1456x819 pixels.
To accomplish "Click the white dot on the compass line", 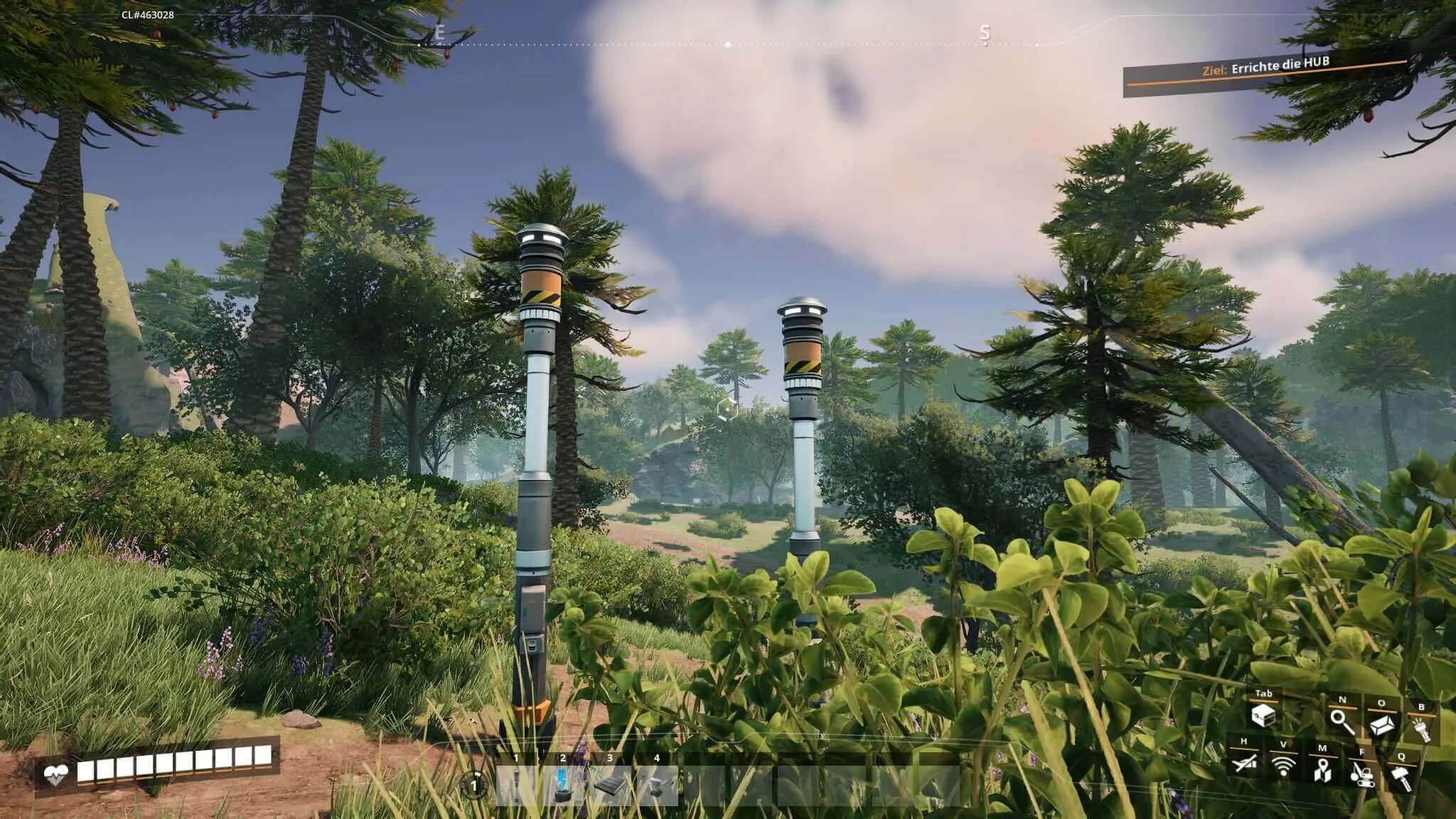I will (727, 43).
